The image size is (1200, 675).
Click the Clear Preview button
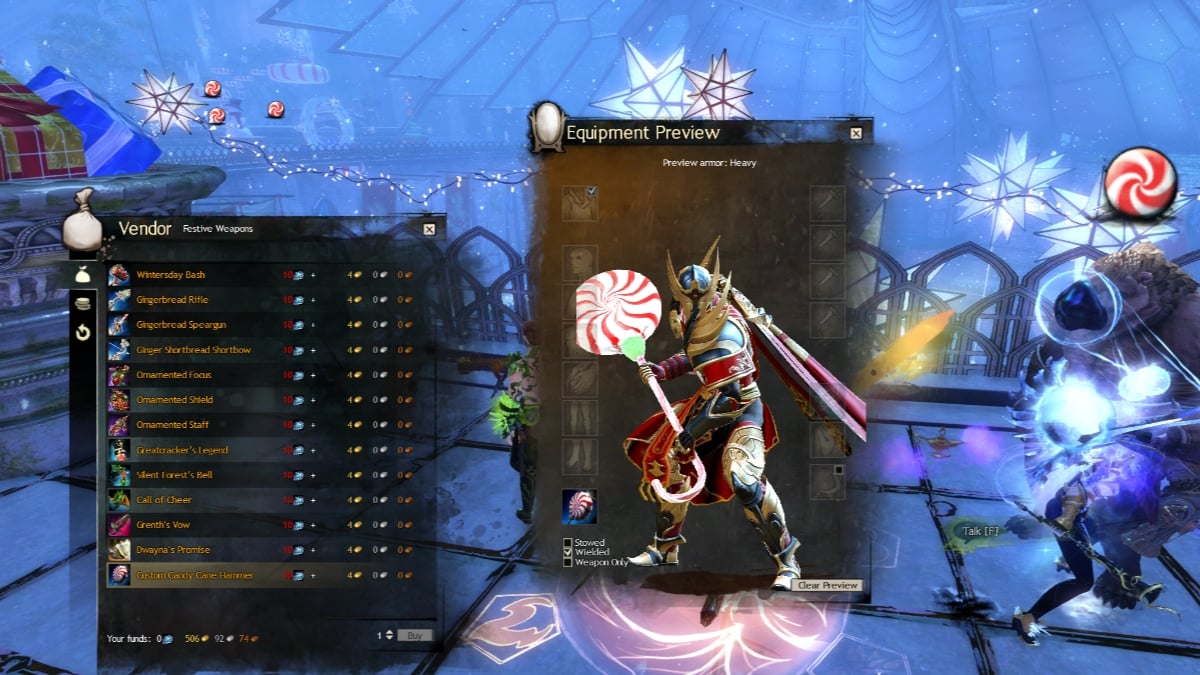pyautogui.click(x=828, y=585)
